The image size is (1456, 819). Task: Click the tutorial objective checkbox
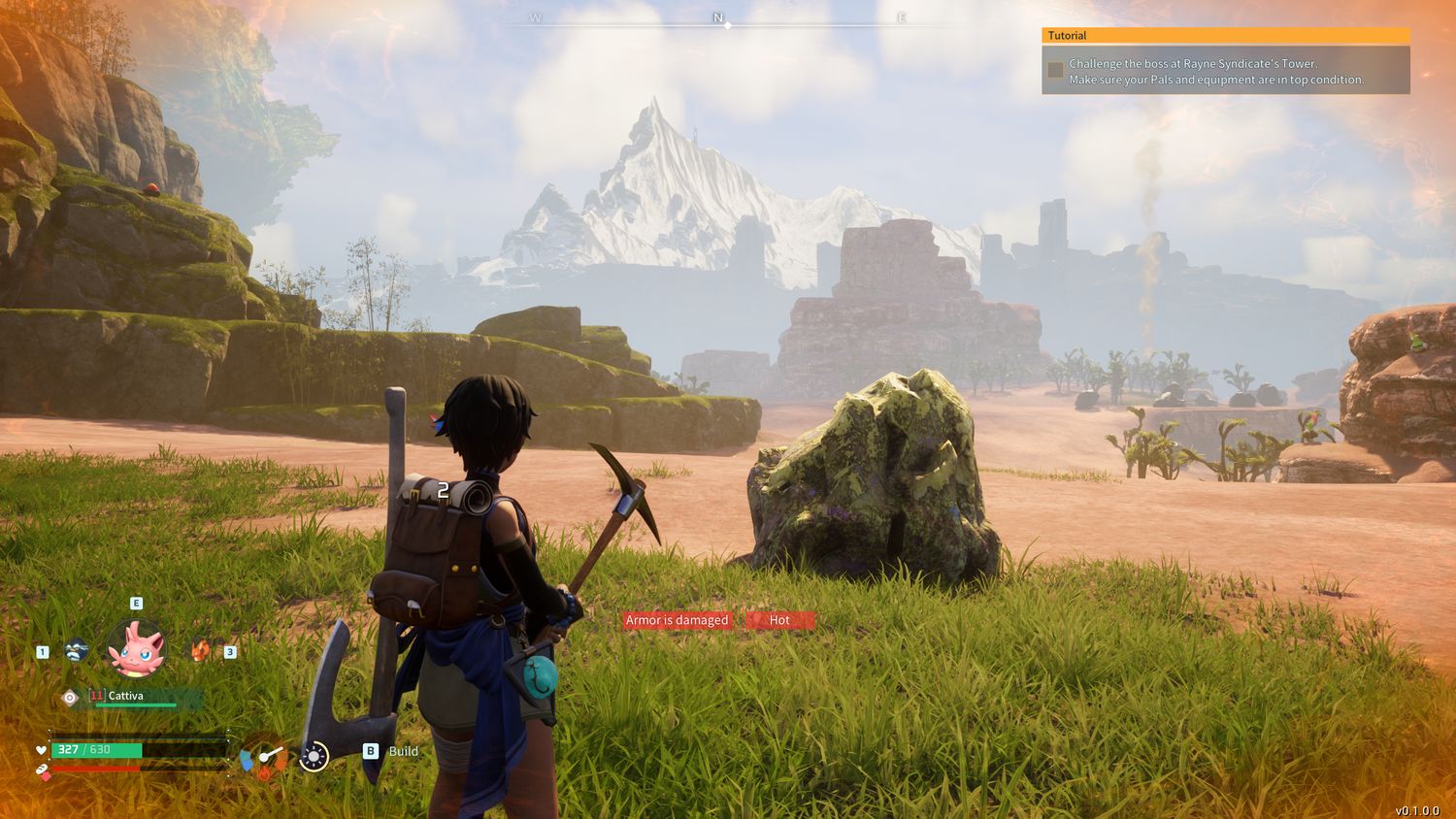(1055, 70)
